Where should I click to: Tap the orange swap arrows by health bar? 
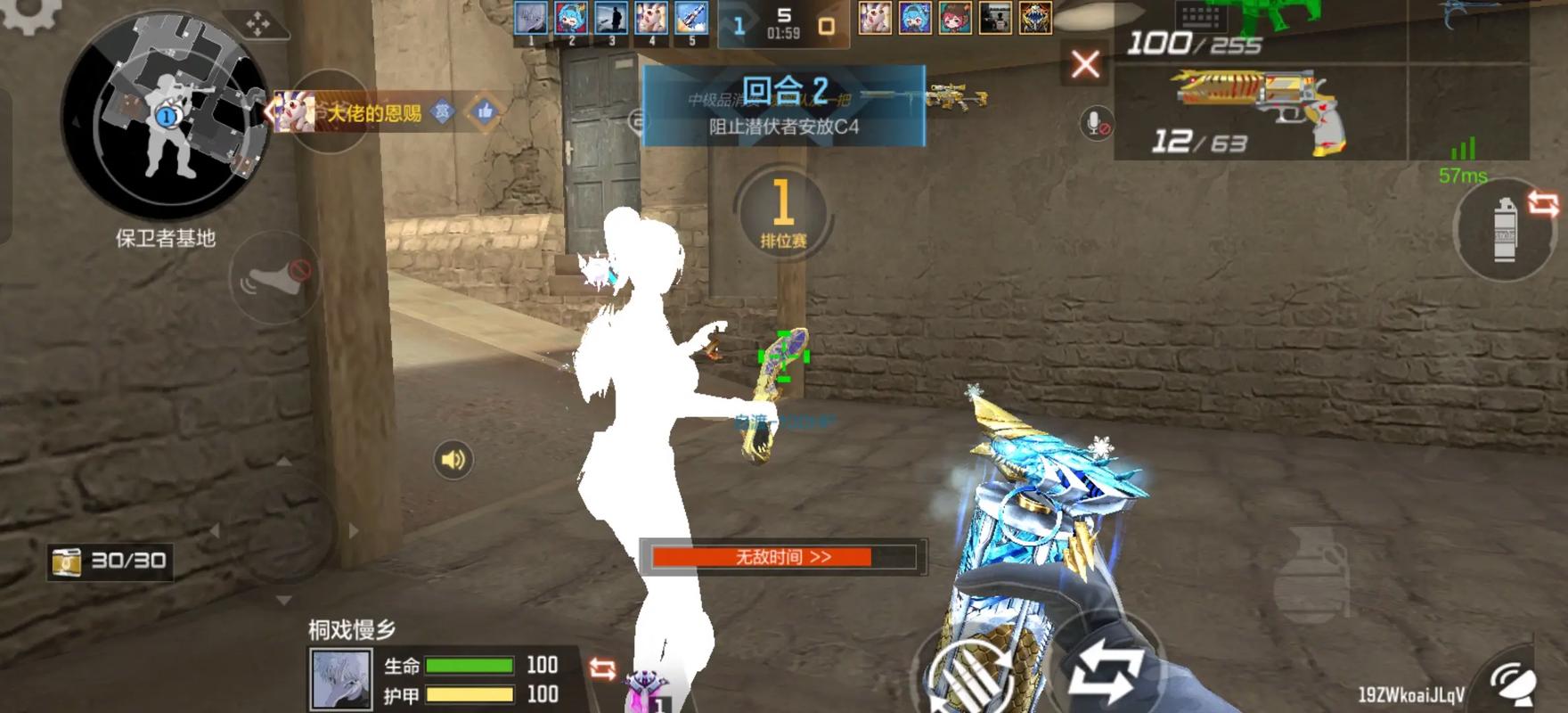(x=602, y=668)
